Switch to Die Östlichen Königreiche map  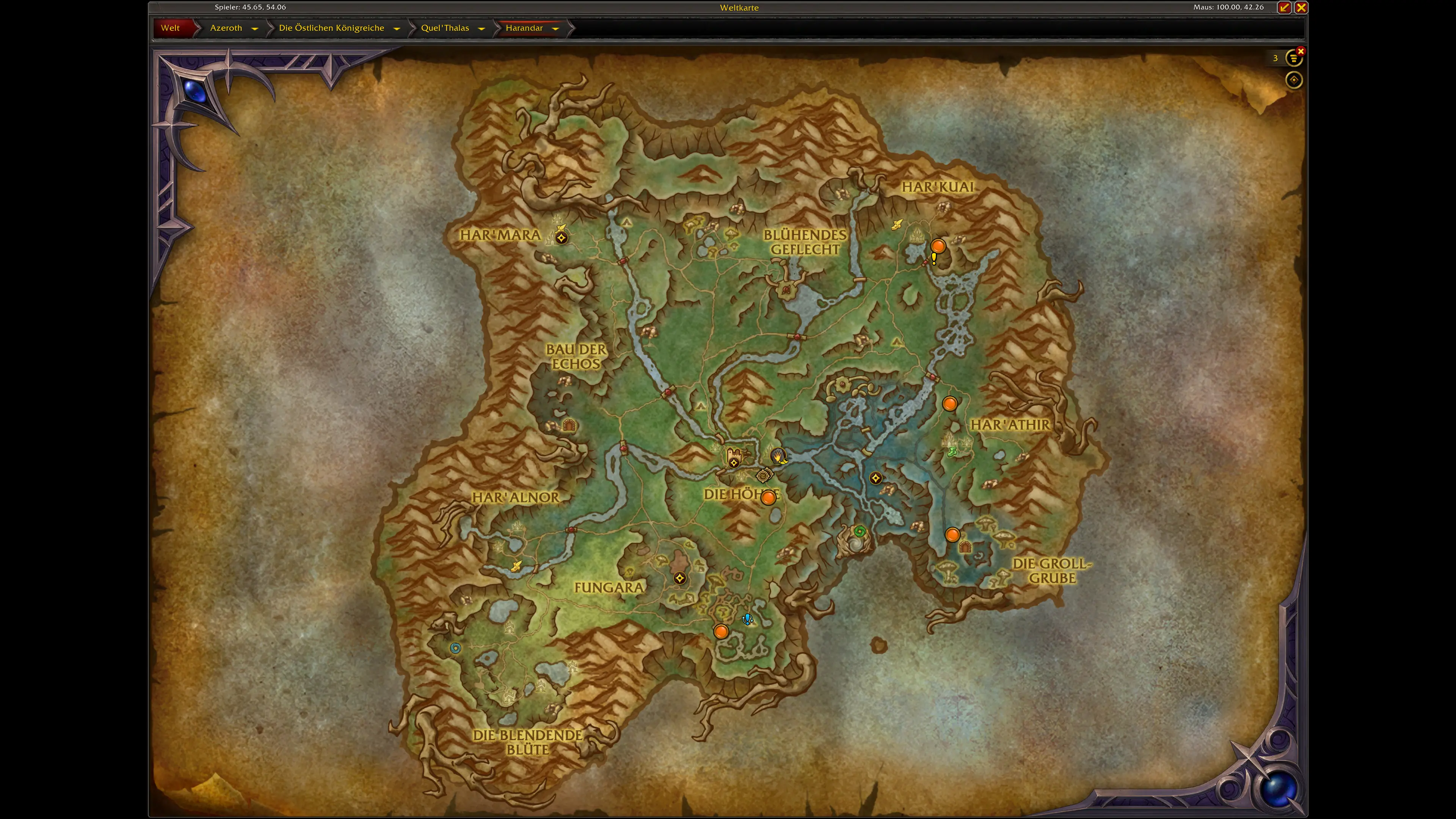tap(331, 28)
